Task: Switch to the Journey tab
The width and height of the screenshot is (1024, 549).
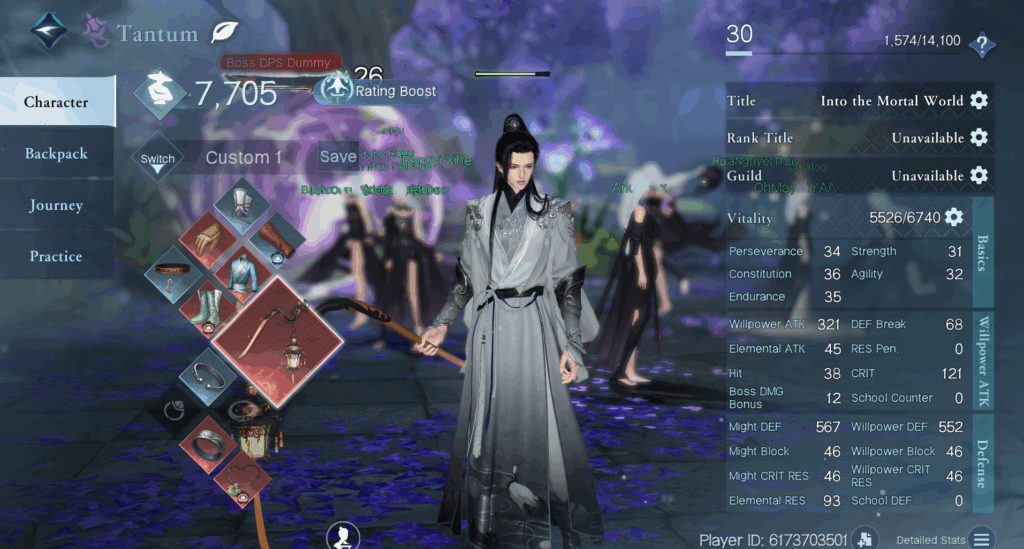Action: (57, 205)
